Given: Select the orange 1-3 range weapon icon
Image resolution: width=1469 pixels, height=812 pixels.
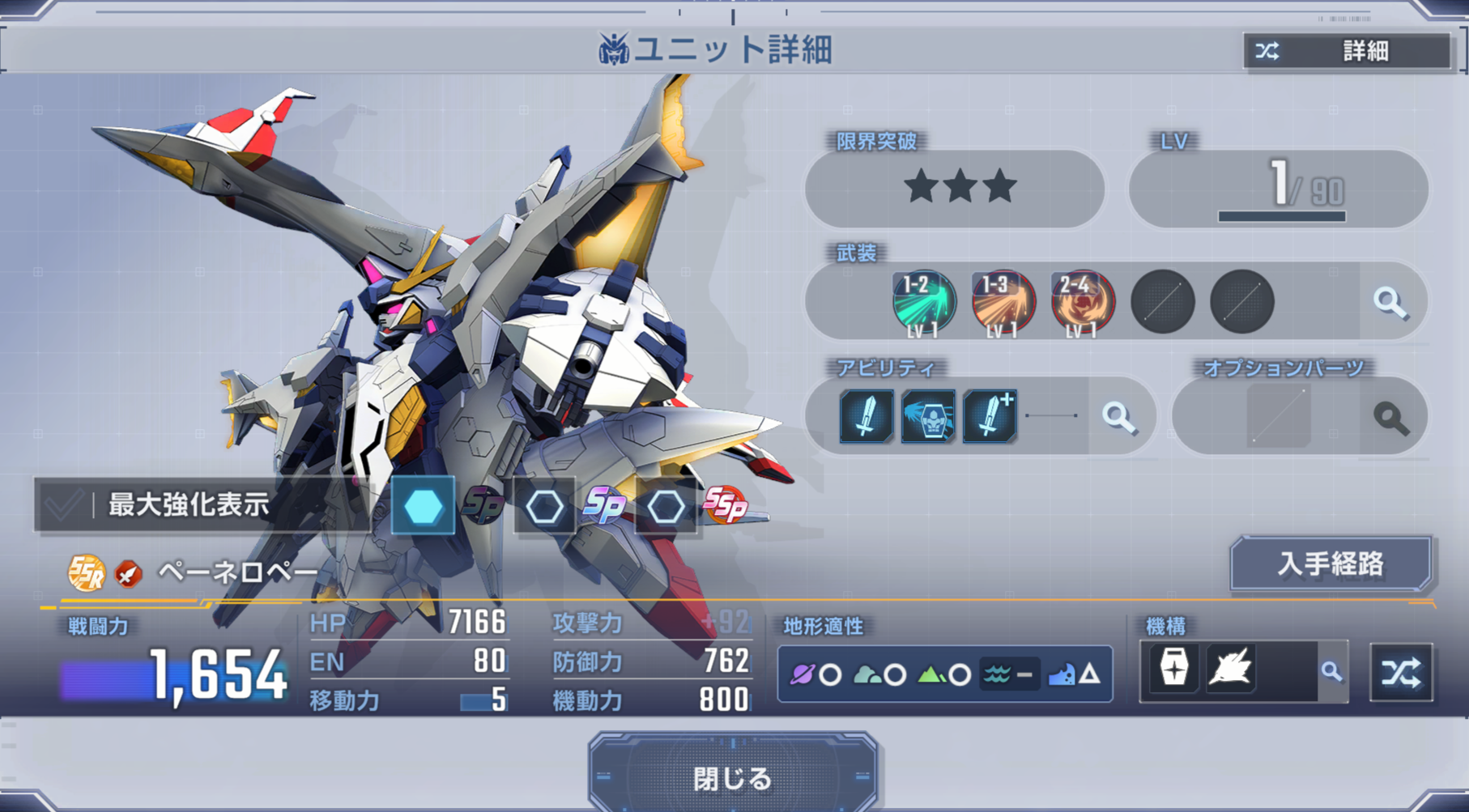Looking at the screenshot, I should (1003, 303).
